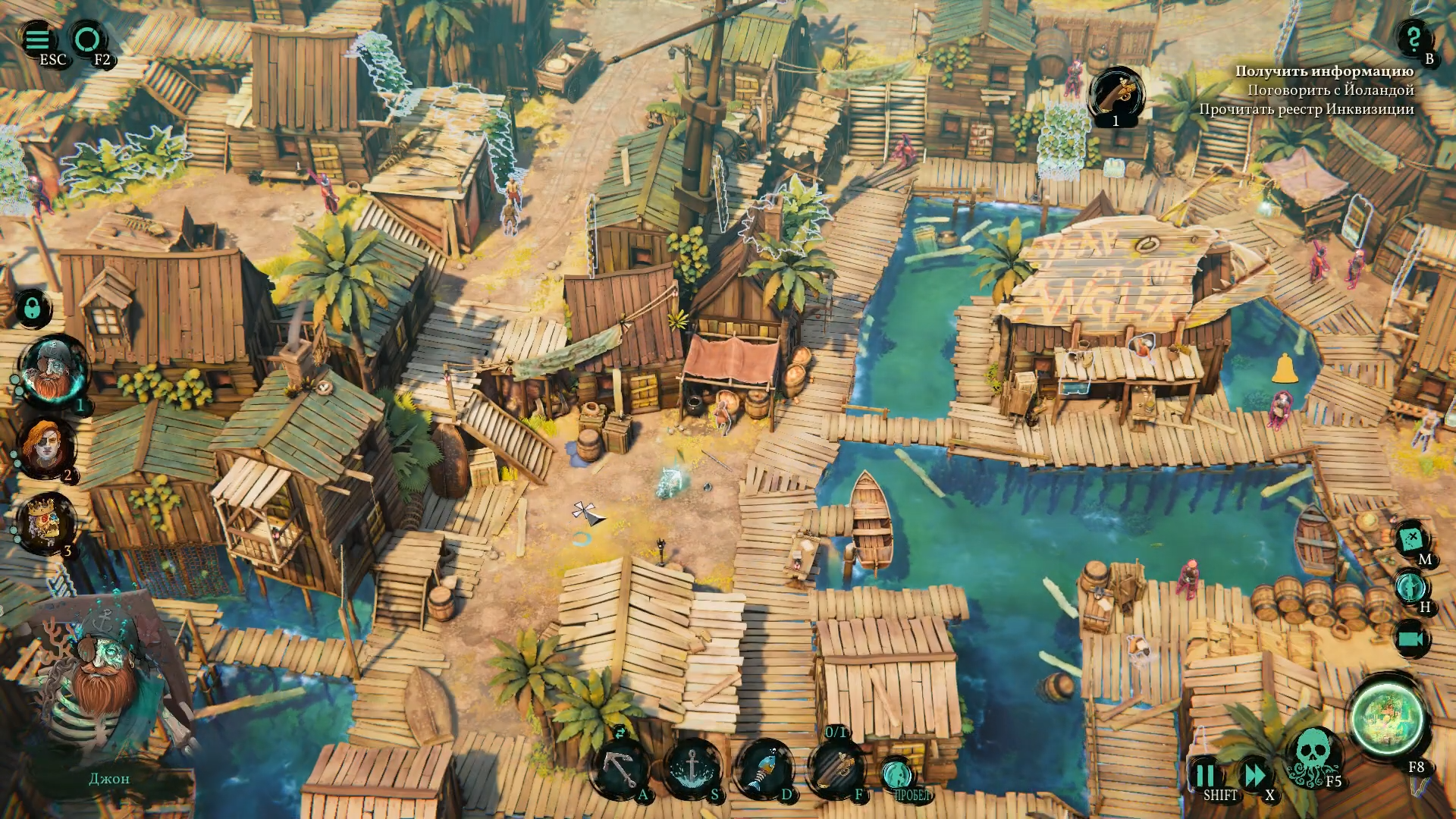Toggle the padlock icon above the portraits
1456x819 pixels.
coord(33,308)
